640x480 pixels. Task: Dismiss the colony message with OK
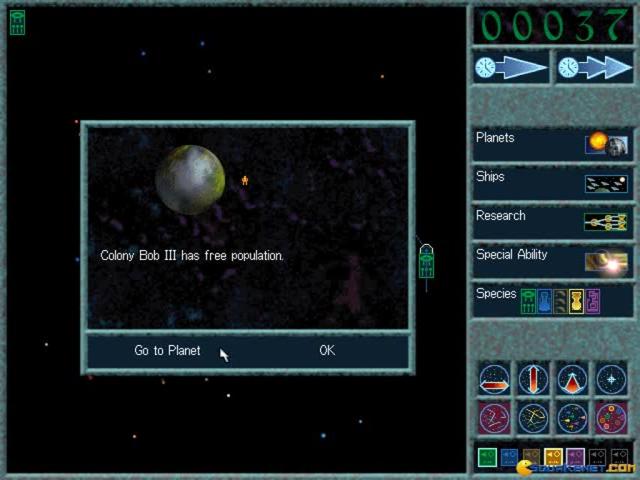click(x=327, y=351)
